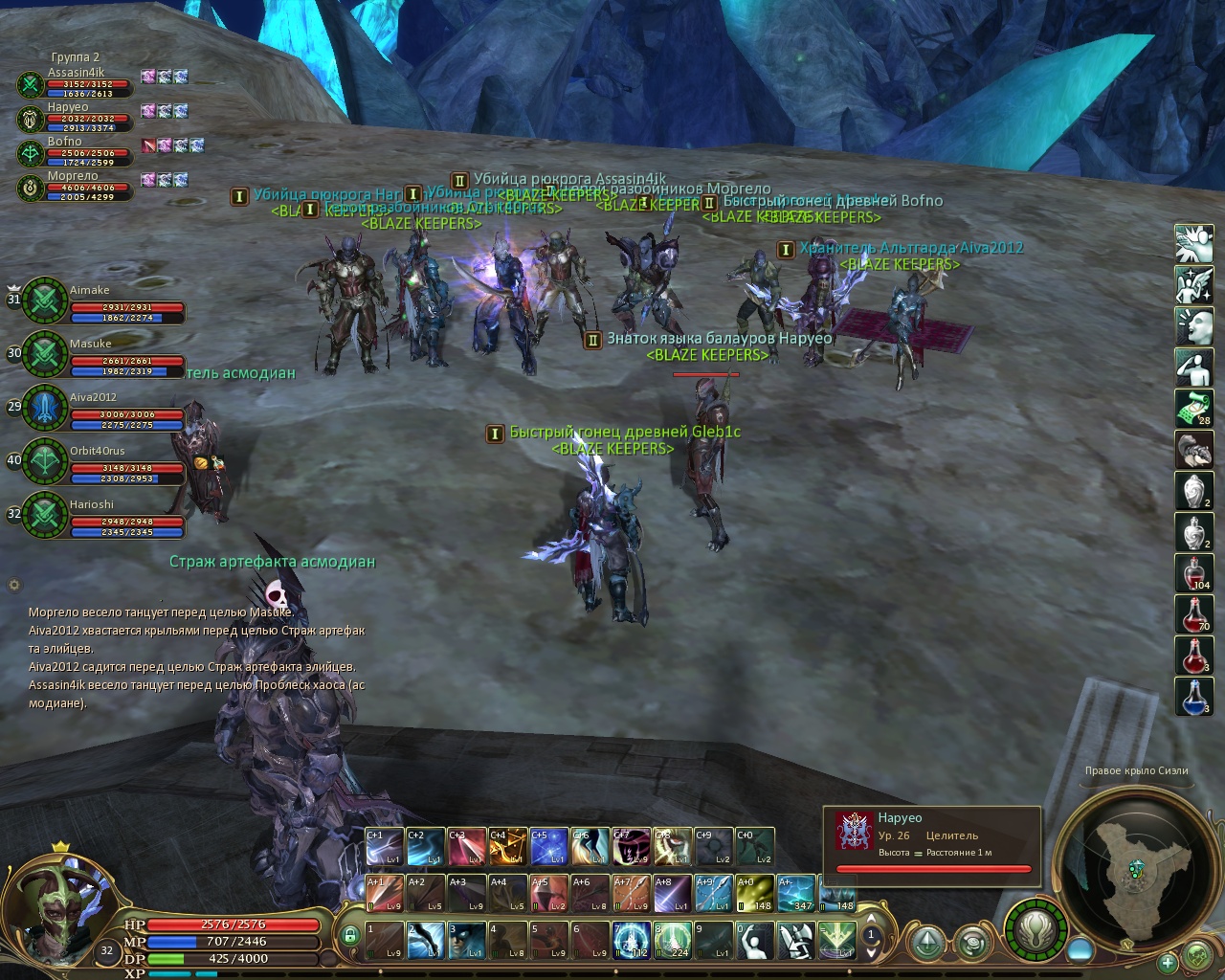Use the red potion with 70 charges

click(1193, 613)
